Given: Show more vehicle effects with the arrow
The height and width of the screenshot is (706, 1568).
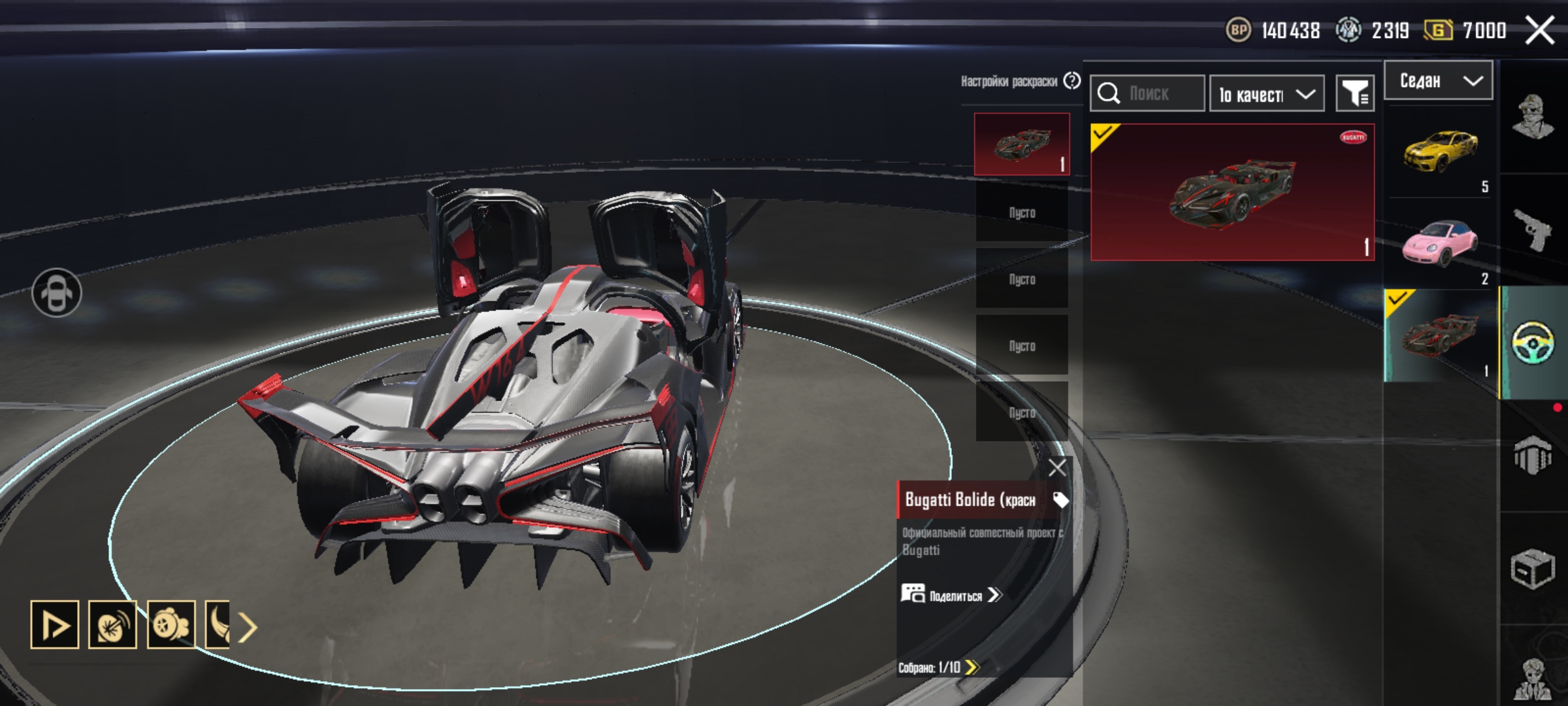Looking at the screenshot, I should [x=248, y=628].
